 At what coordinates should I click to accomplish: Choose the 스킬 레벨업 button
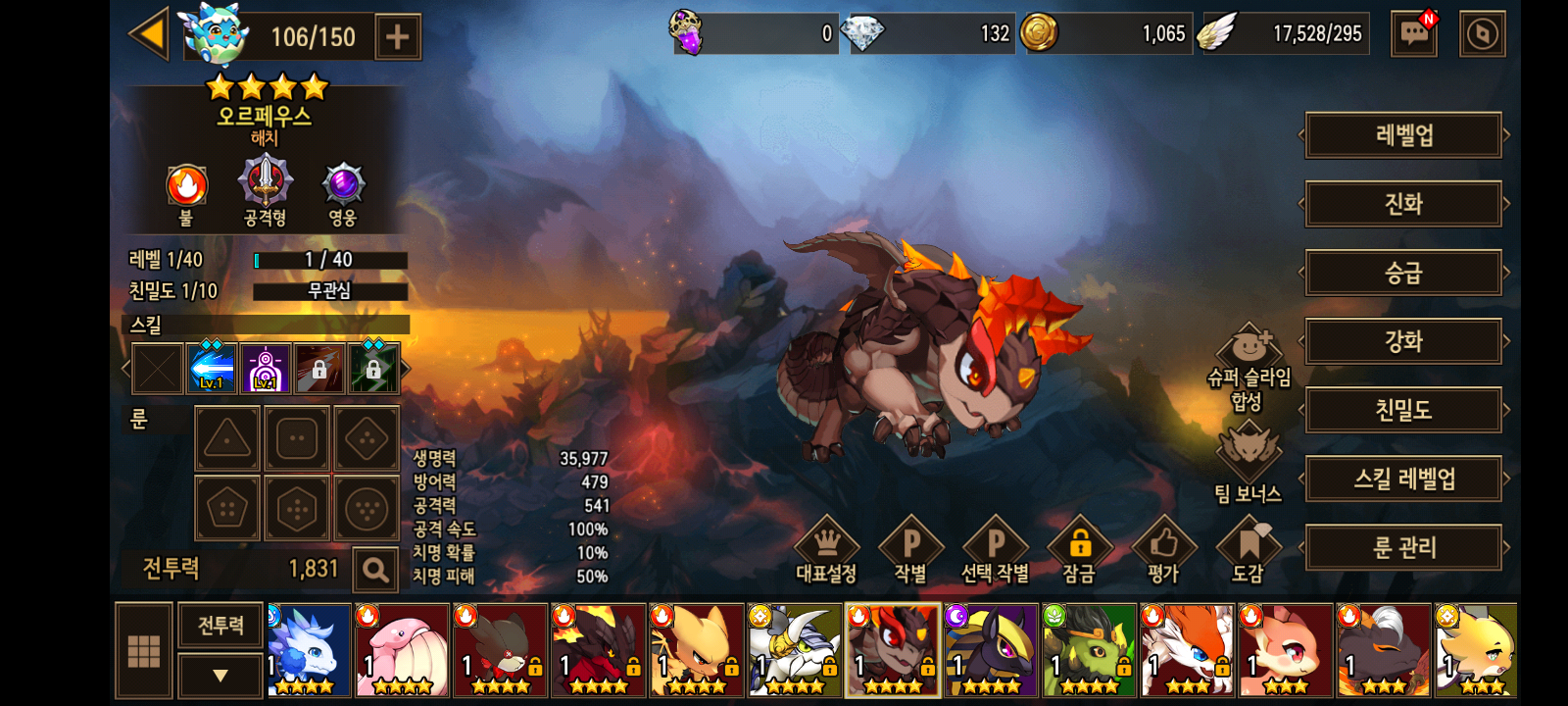[x=1403, y=479]
